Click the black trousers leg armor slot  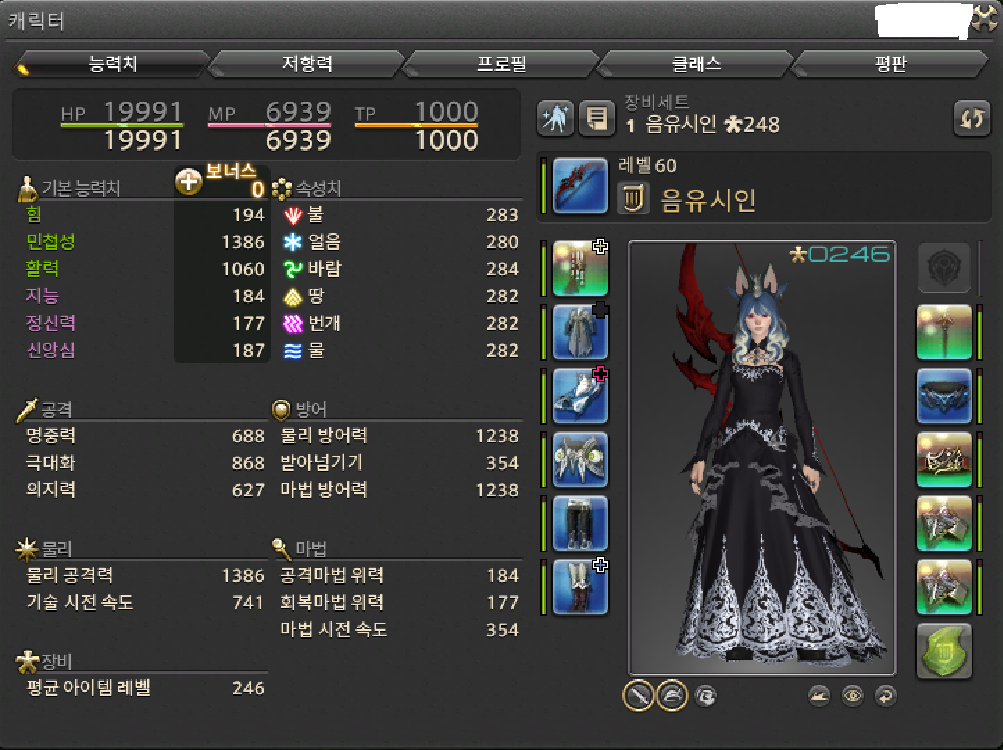580,523
